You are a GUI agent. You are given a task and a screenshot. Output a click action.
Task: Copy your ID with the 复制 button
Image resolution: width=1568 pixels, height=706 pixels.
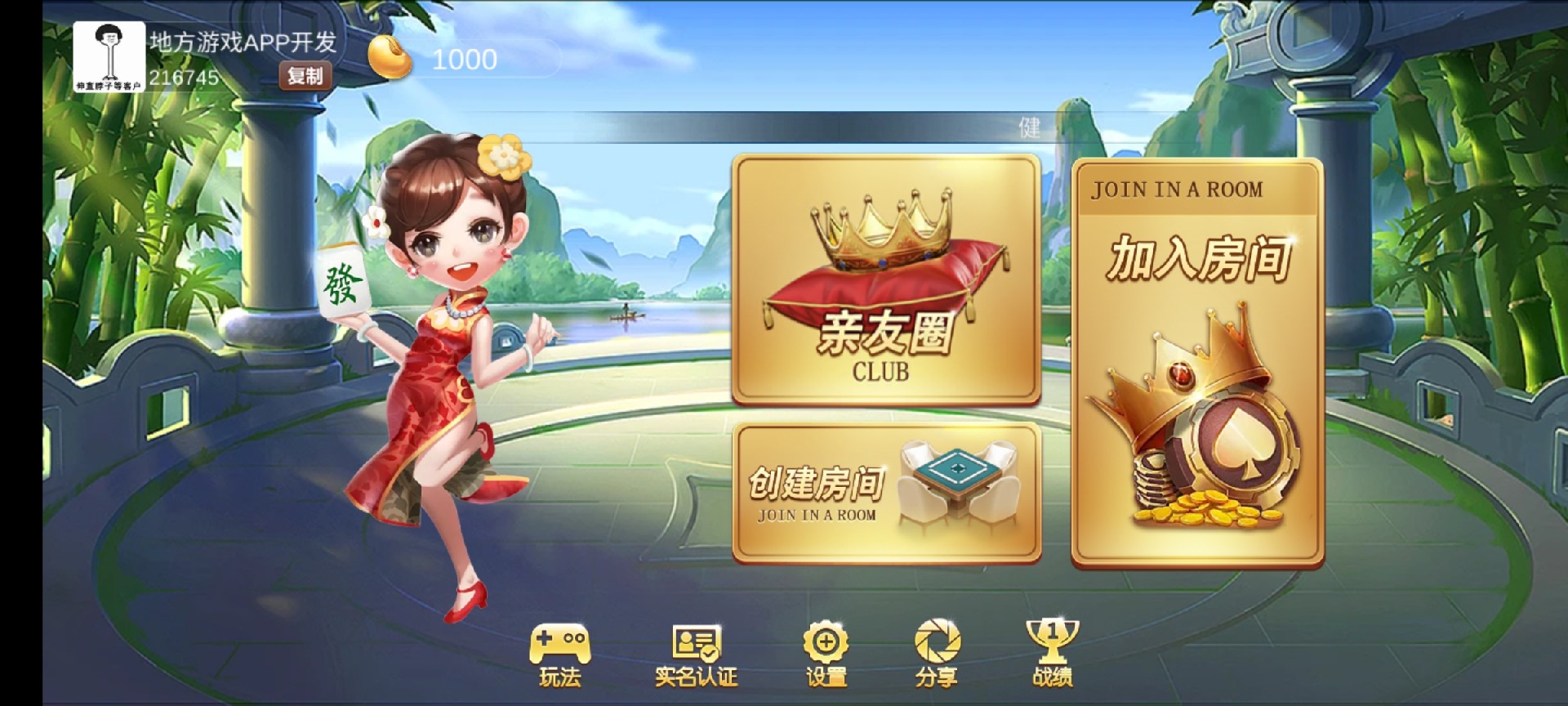(x=305, y=76)
